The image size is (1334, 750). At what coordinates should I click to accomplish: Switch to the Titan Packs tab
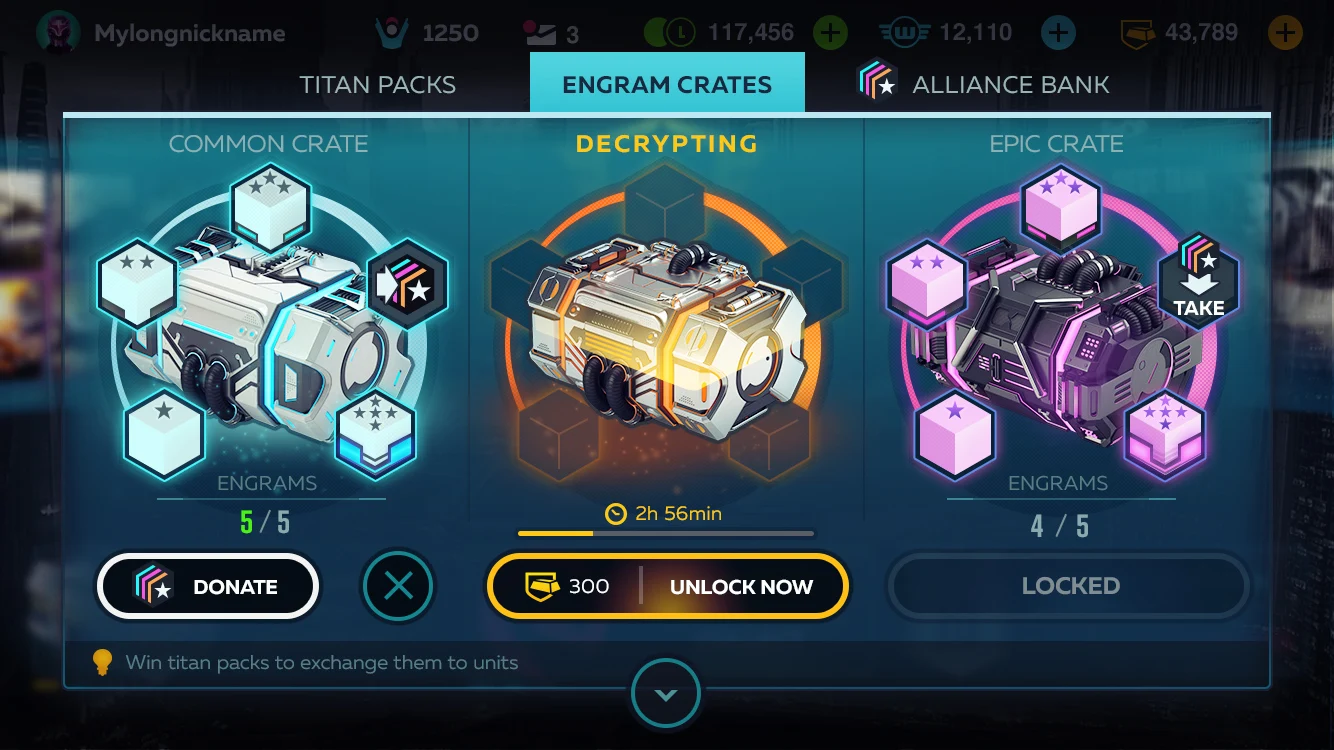pyautogui.click(x=377, y=85)
